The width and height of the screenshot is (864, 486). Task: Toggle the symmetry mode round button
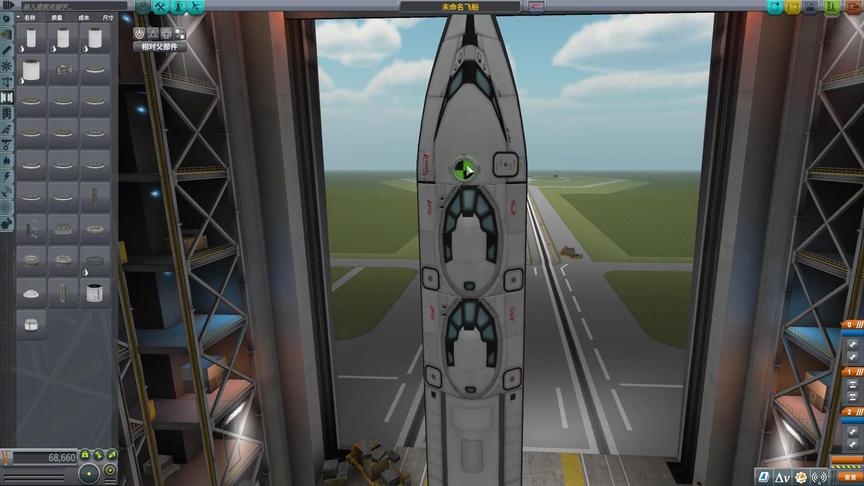(x=90, y=472)
